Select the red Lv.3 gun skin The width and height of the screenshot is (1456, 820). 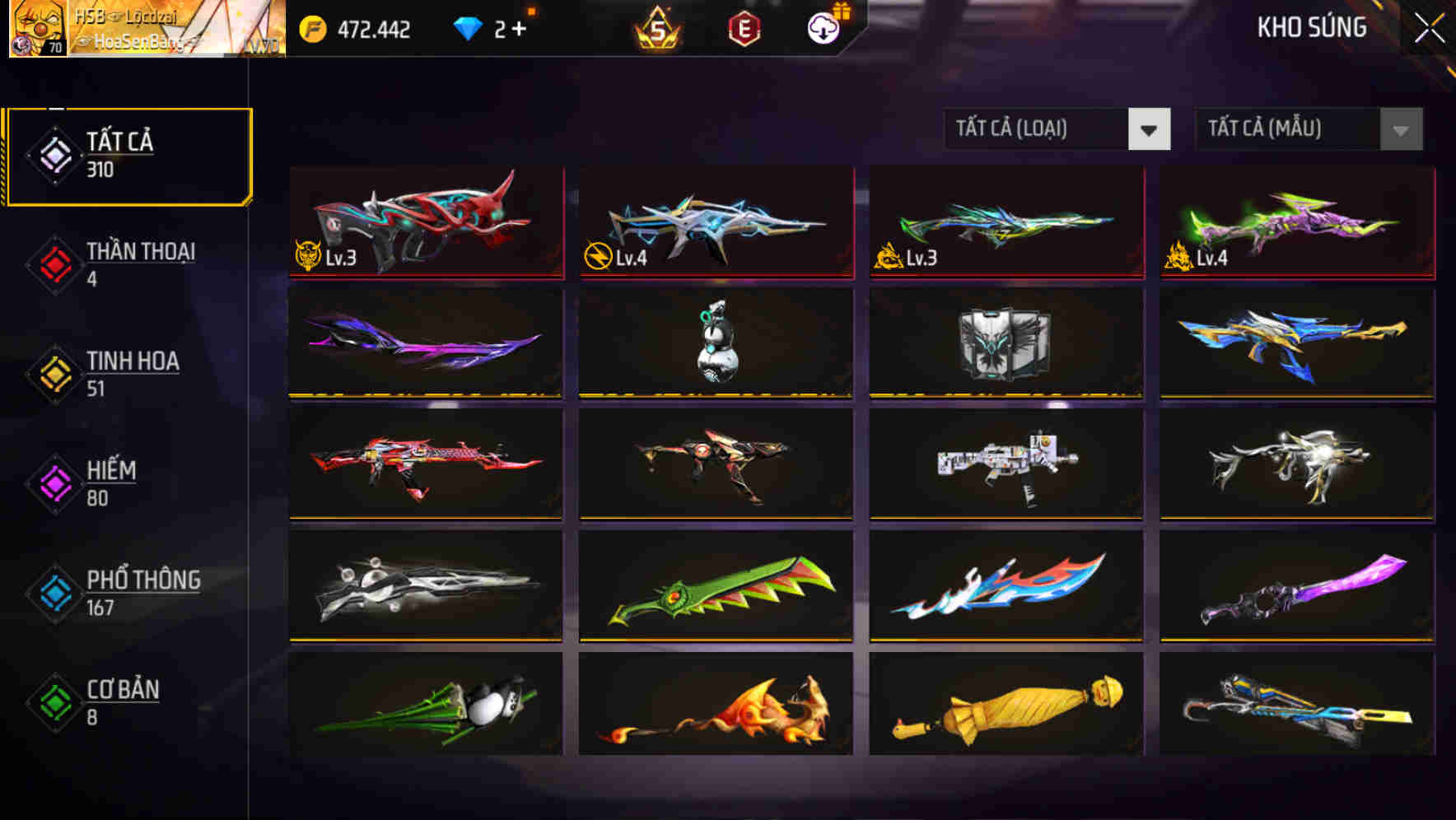click(425, 222)
